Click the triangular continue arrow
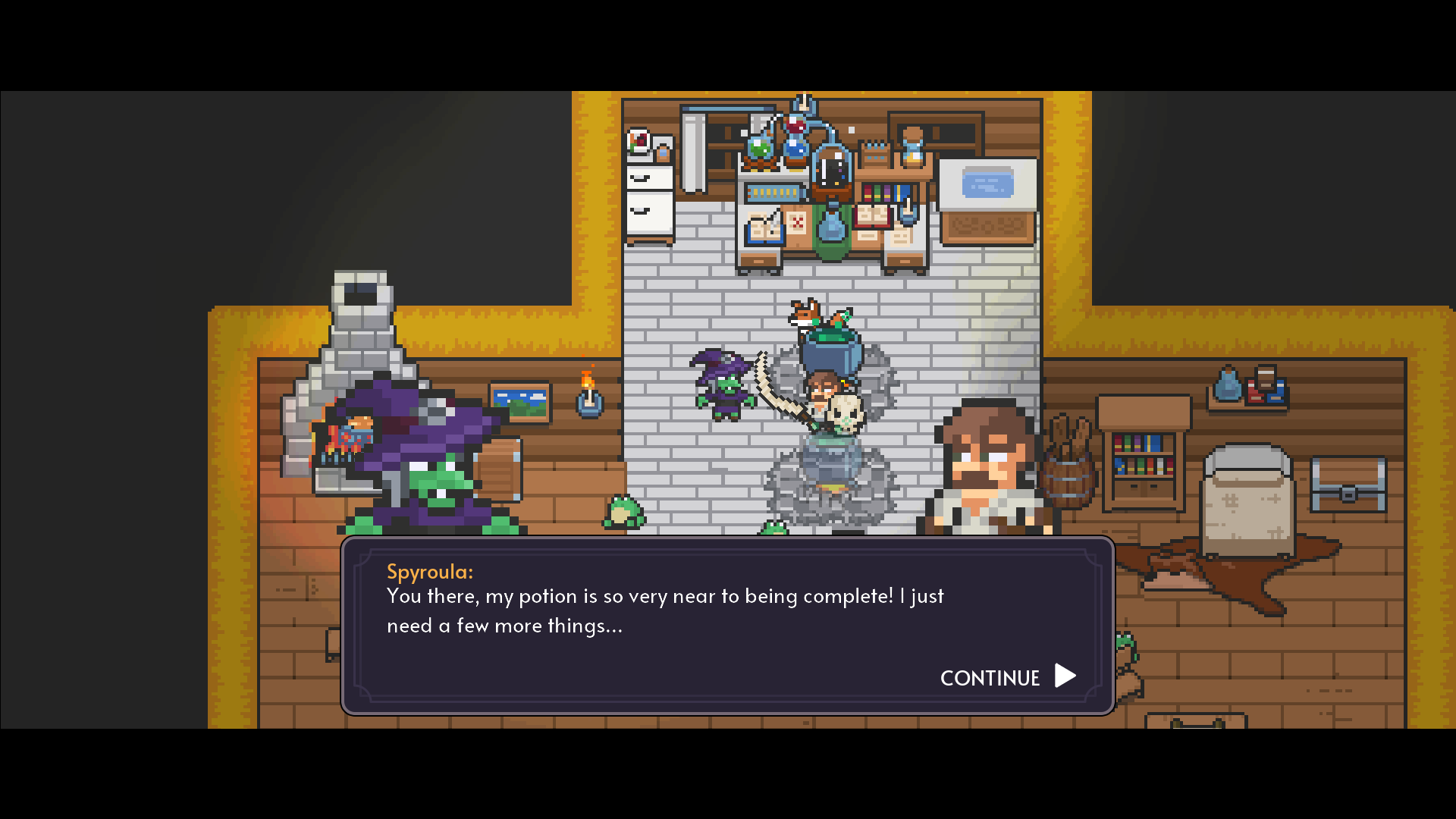The width and height of the screenshot is (1456, 819). pyautogui.click(x=1065, y=676)
